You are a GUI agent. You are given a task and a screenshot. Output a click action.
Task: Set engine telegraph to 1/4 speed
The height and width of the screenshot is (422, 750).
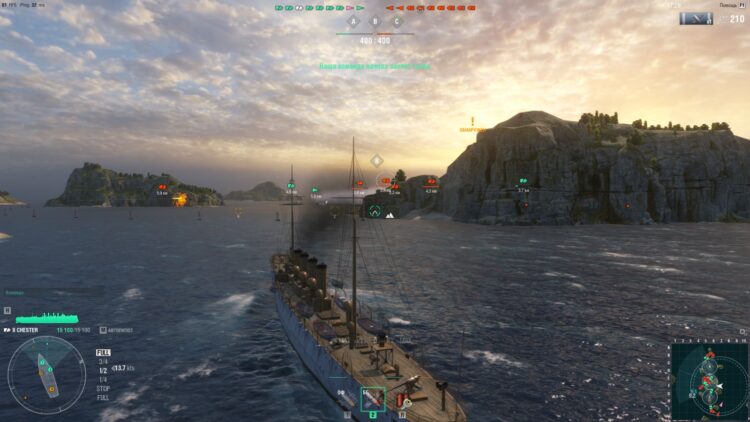click(x=102, y=379)
